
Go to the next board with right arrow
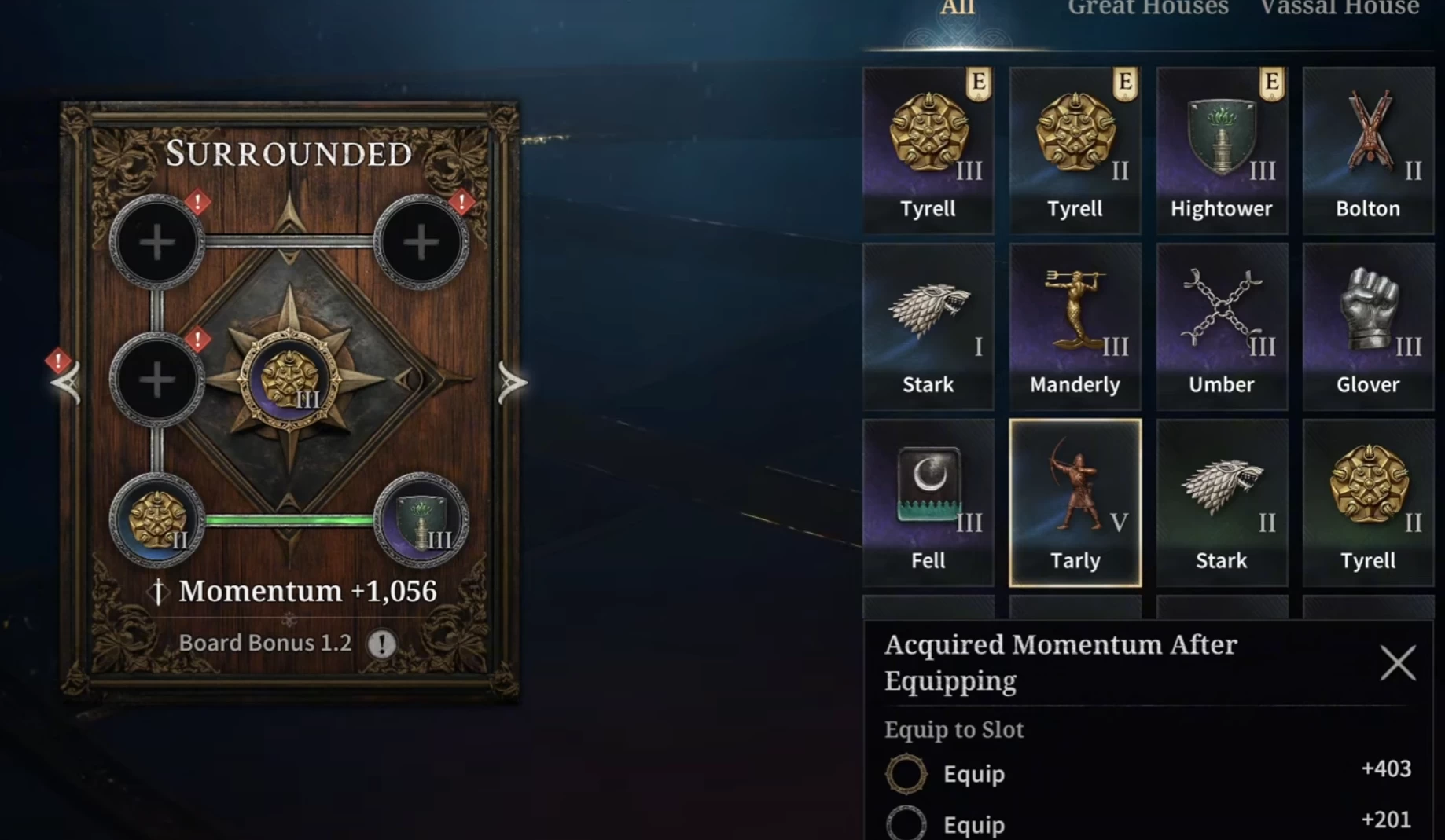512,383
